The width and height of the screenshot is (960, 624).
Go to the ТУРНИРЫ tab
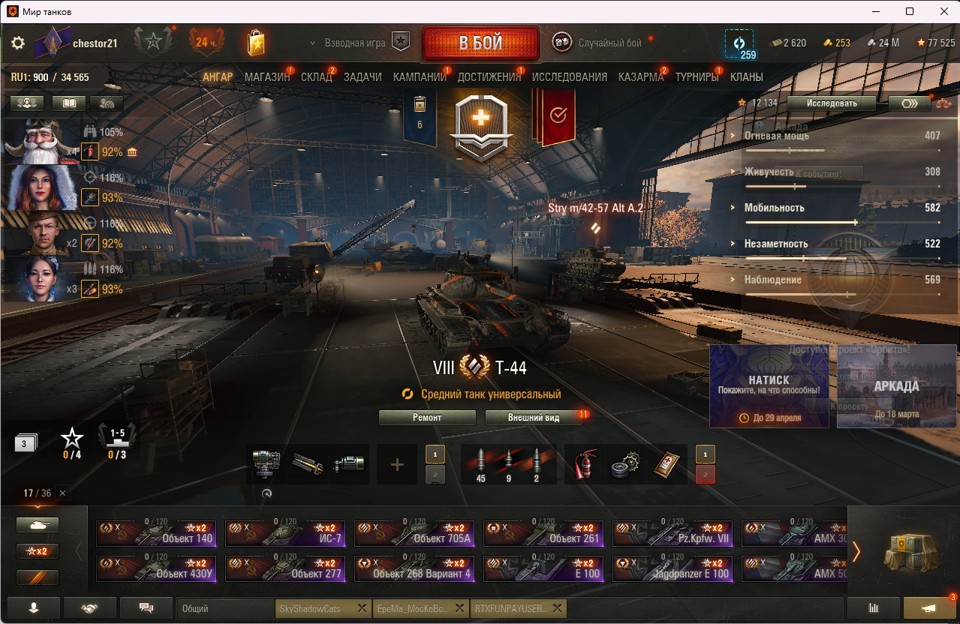click(696, 77)
